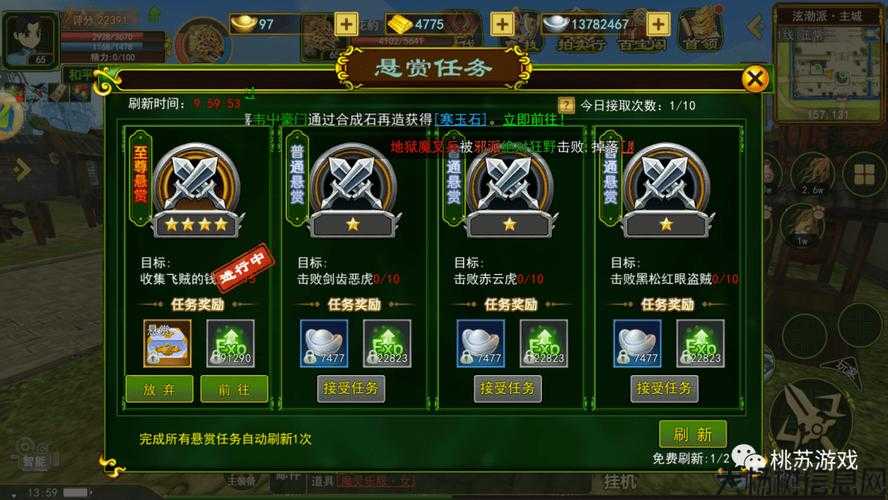Close the bounty quest window
Screen dimensions: 888x500
coord(757,79)
